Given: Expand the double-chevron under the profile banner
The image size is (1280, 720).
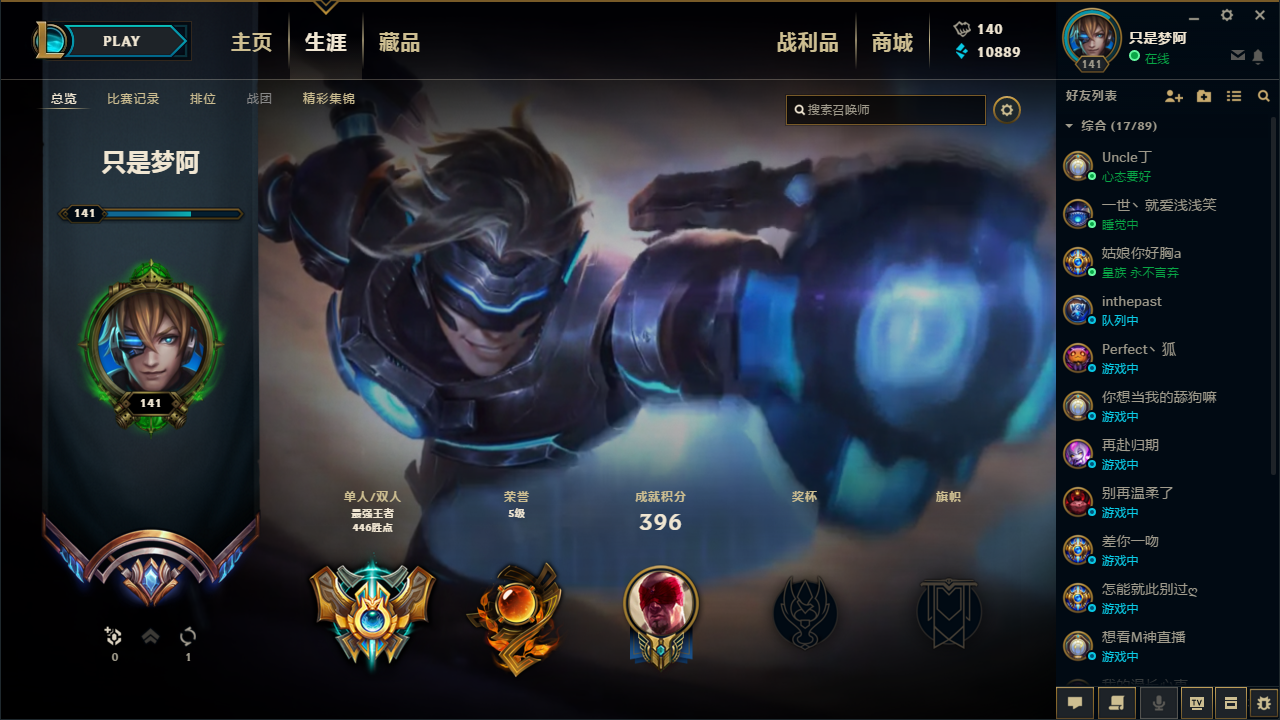Looking at the screenshot, I should 149,636.
